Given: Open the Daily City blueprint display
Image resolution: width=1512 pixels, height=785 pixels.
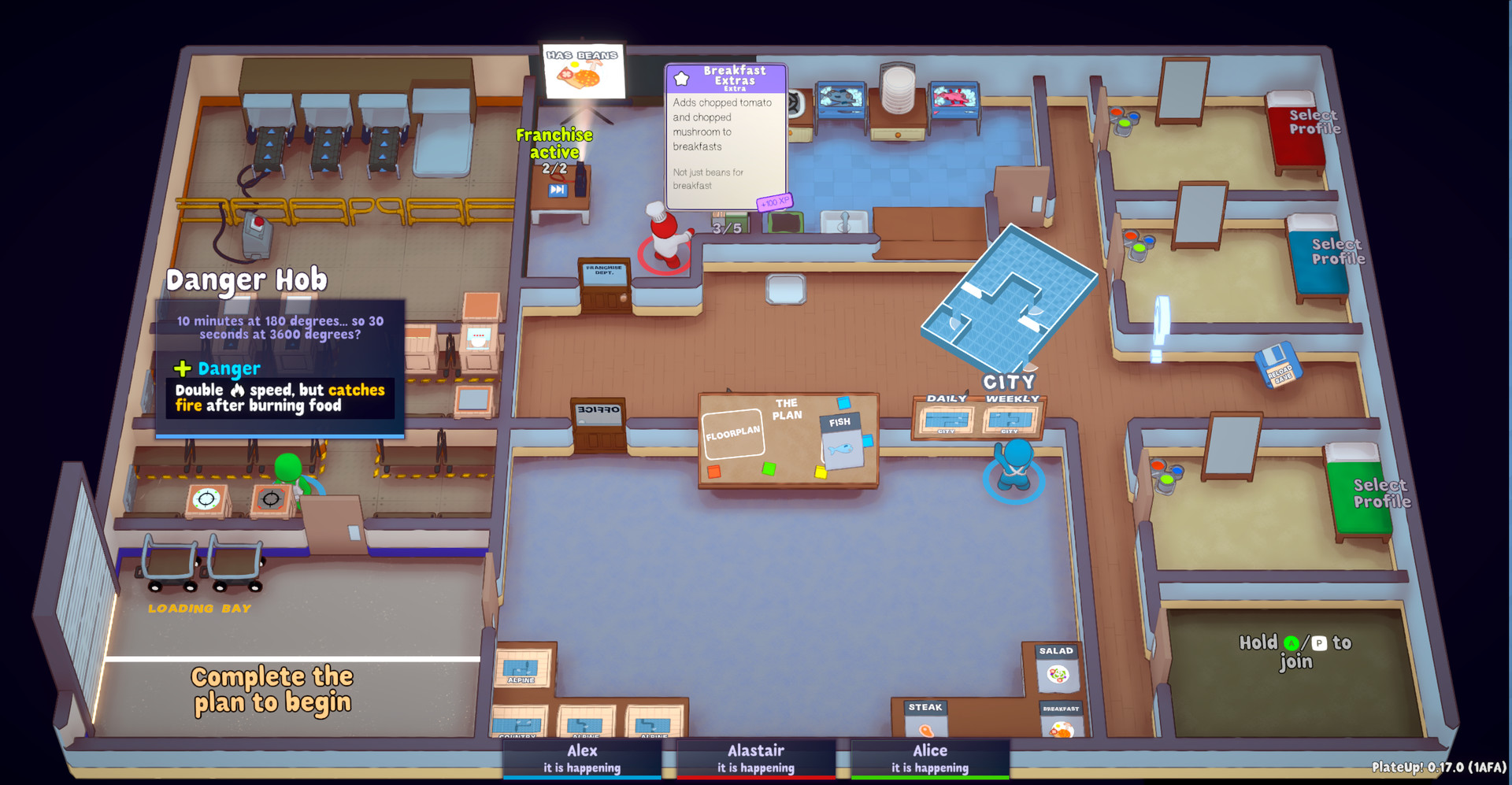Looking at the screenshot, I should 945,421.
